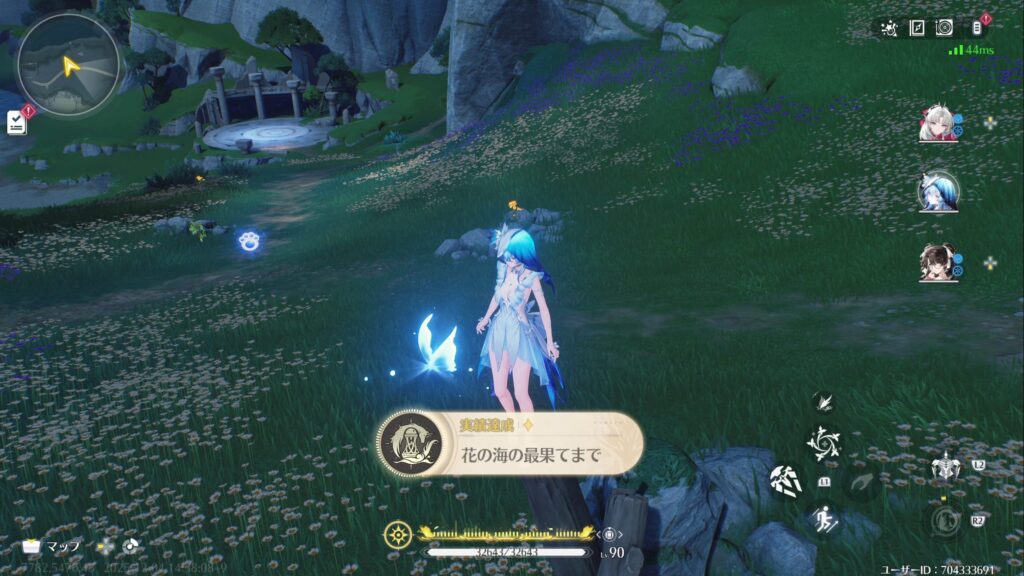
Task: Open the camera disc icon in top bar
Action: click(943, 28)
